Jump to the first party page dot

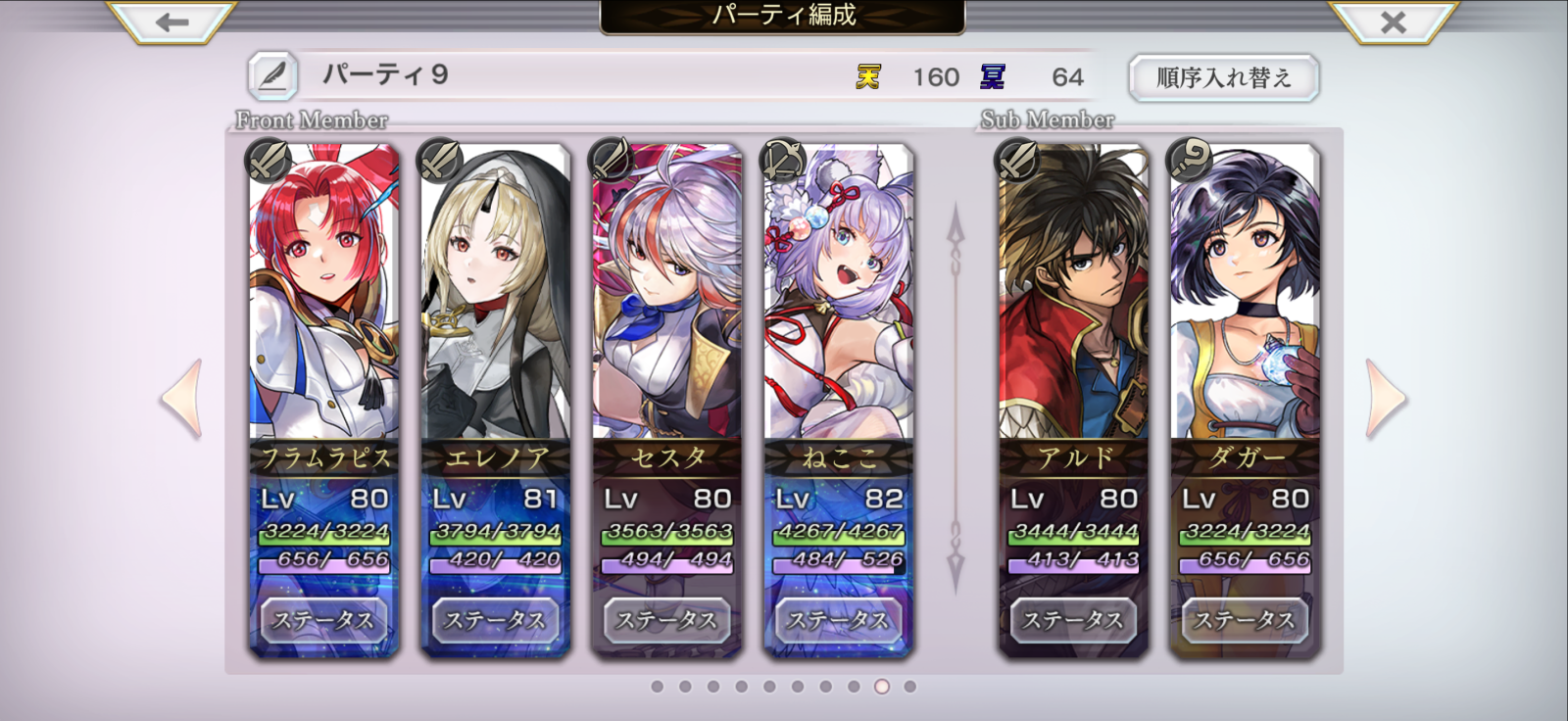pyautogui.click(x=658, y=687)
